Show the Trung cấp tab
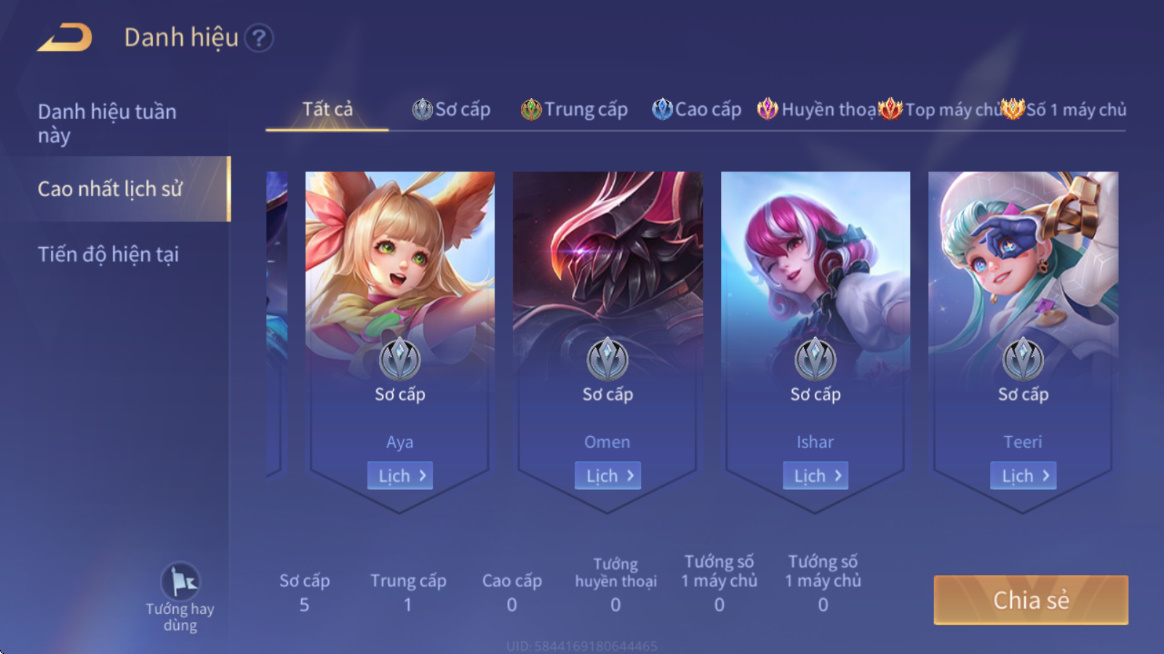This screenshot has height=654, width=1164. click(x=575, y=110)
